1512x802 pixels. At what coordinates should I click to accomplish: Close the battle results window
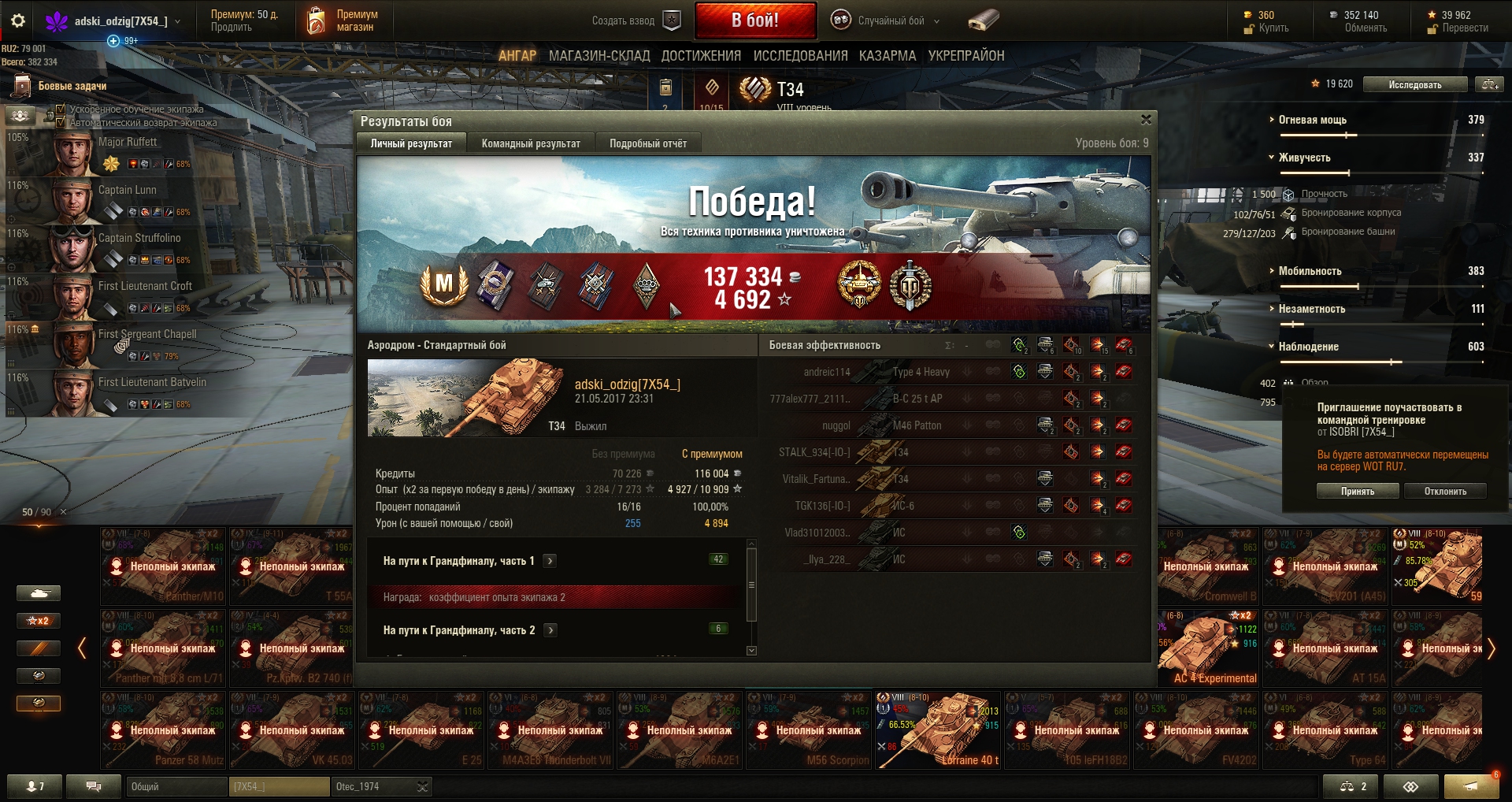(1146, 120)
